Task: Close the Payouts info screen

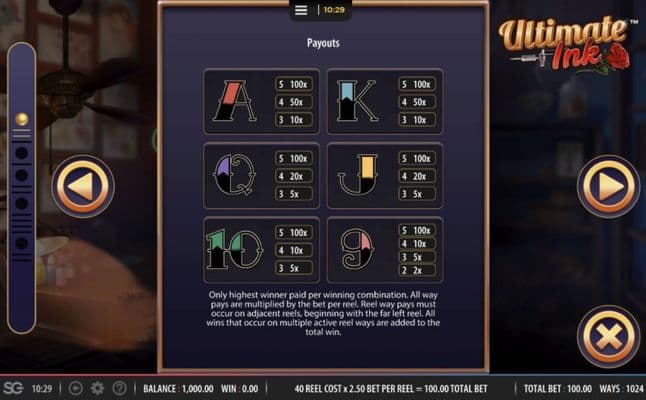Action: pos(608,337)
